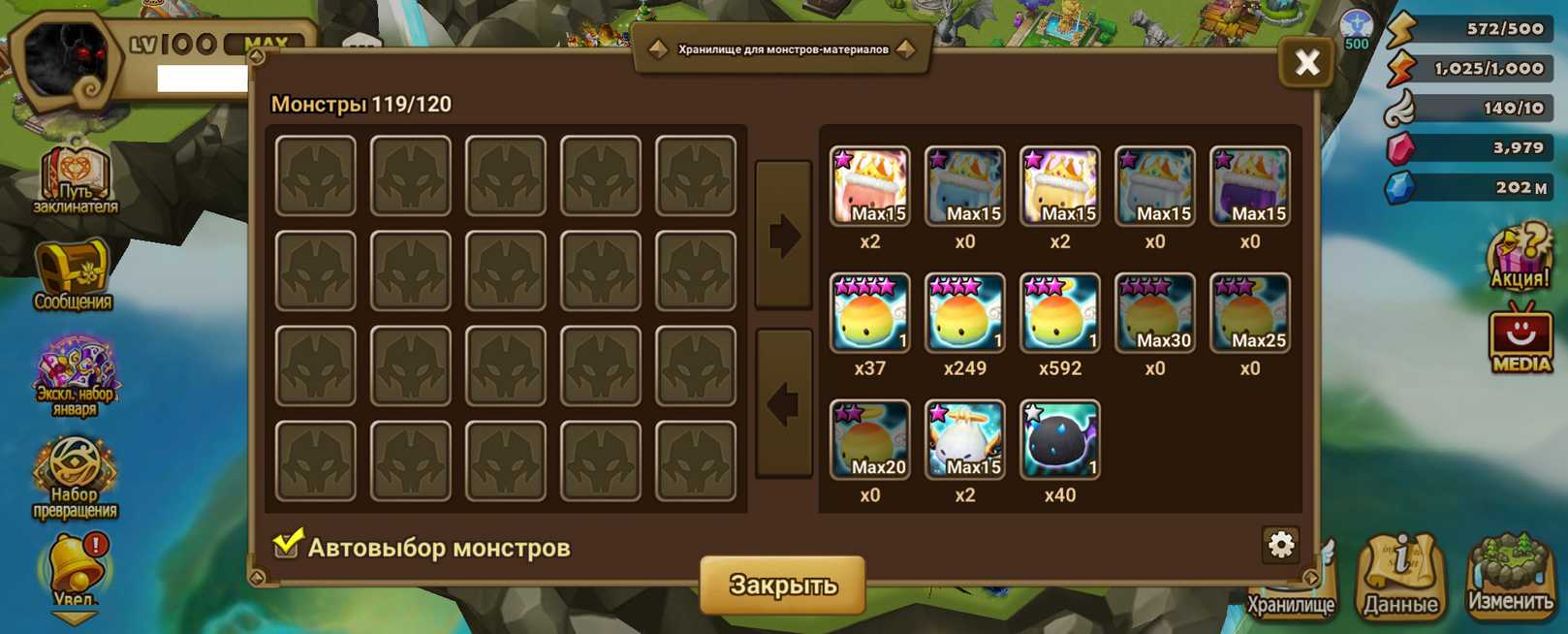Choose the white angelmon with sword, x2
Viewport: 1568px width, 634px height.
click(x=964, y=440)
